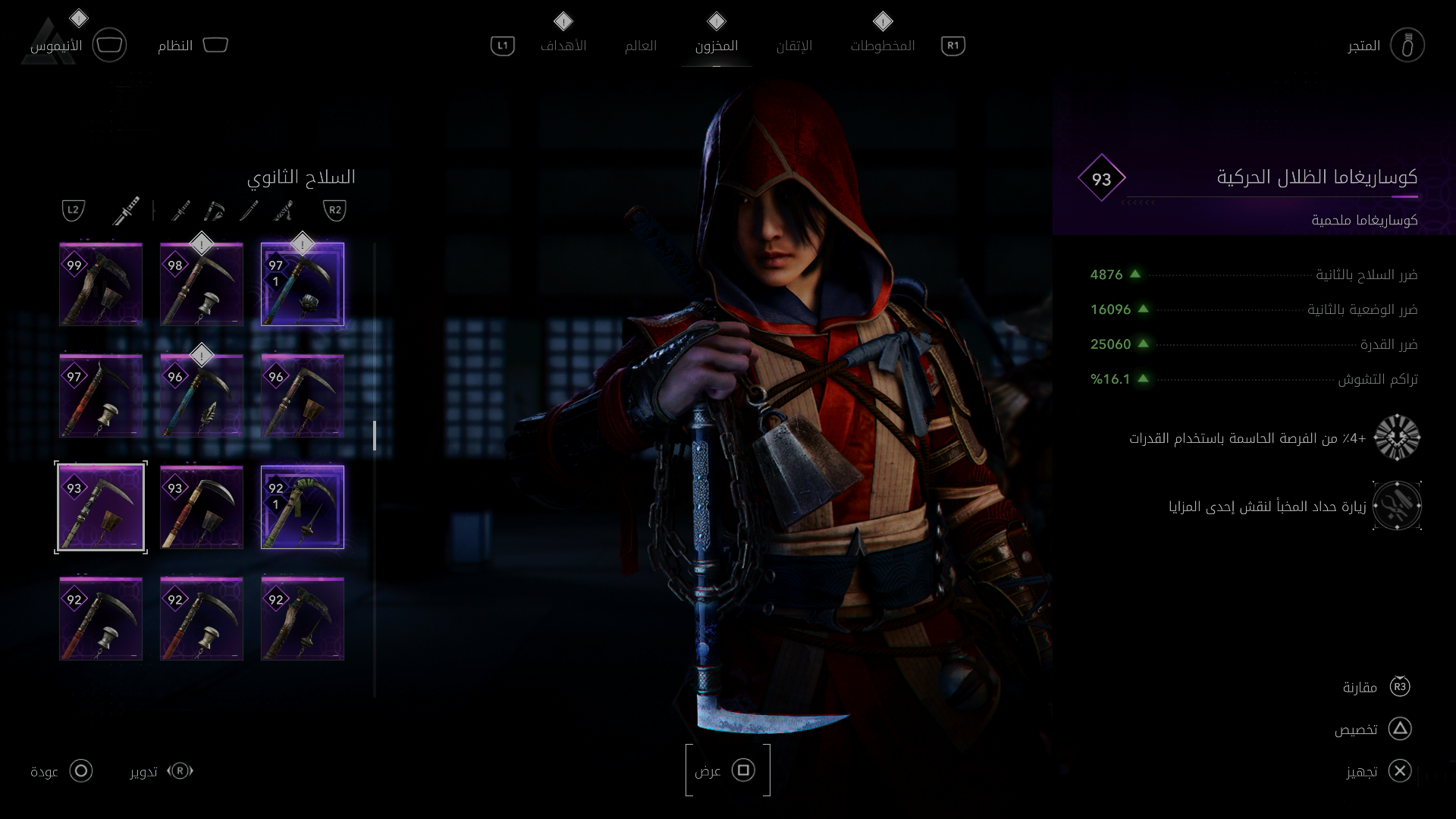Select the المخزون inventory tab
Screen dimensions: 1456x819
[x=716, y=45]
